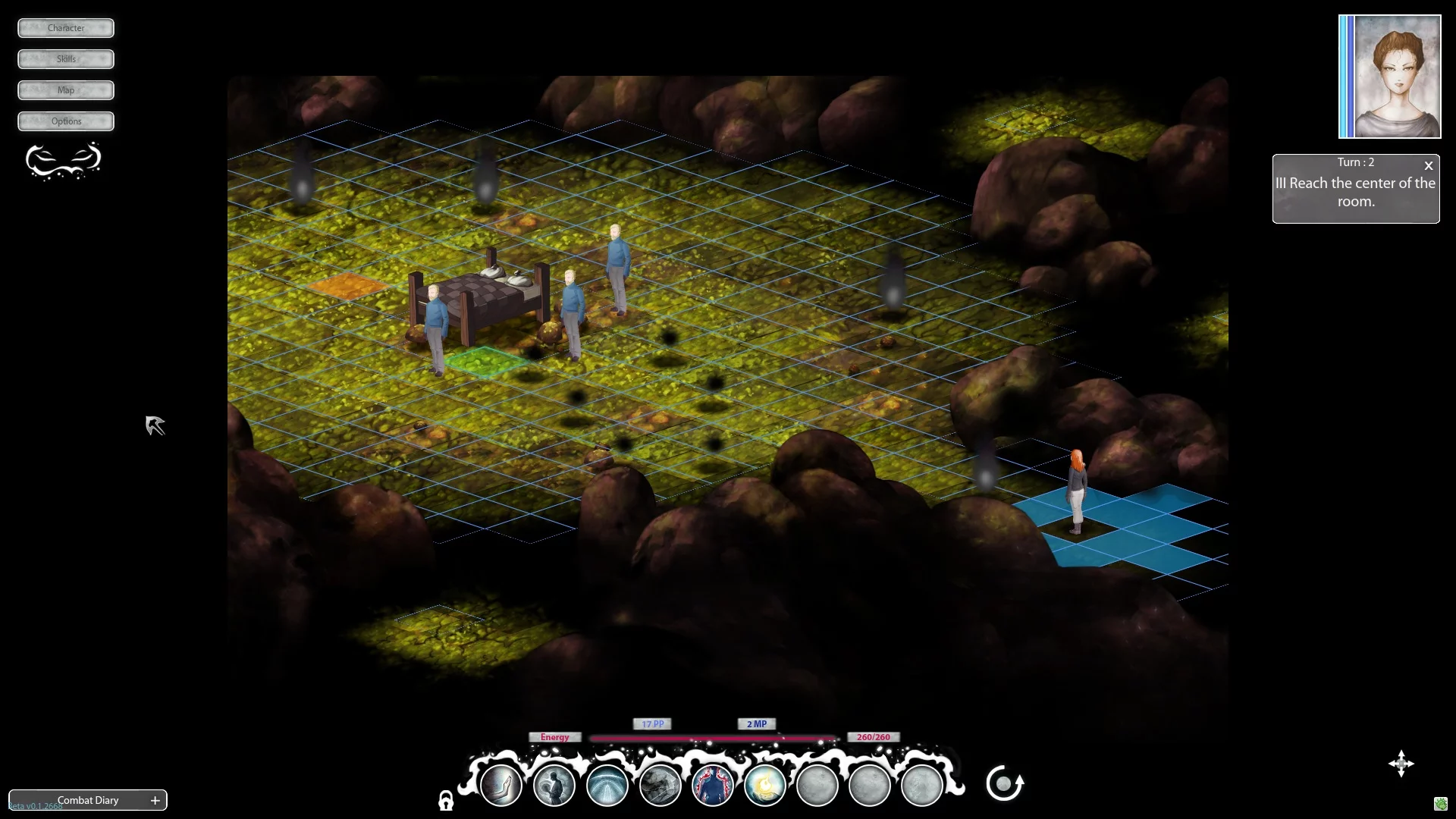Open the Options menu
1456x819 pixels.
[66, 121]
